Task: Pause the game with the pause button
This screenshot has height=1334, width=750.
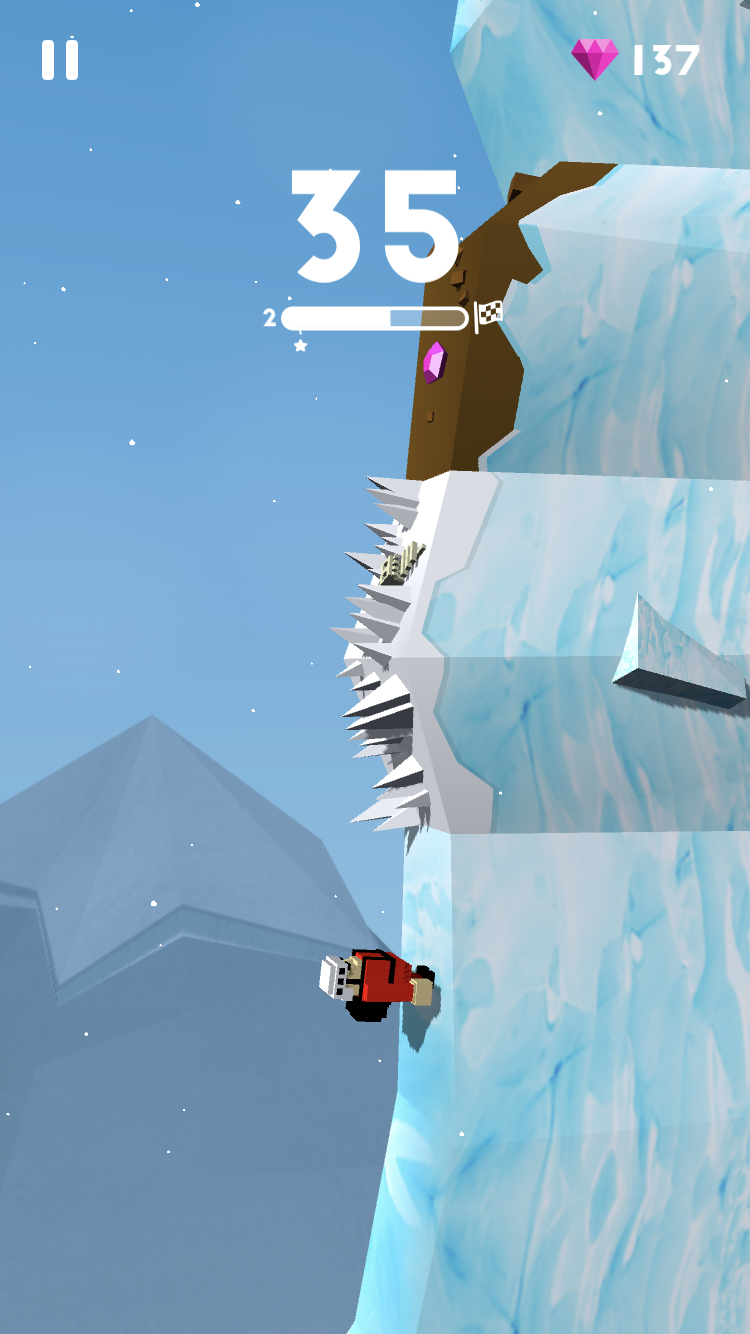Action: [60, 60]
